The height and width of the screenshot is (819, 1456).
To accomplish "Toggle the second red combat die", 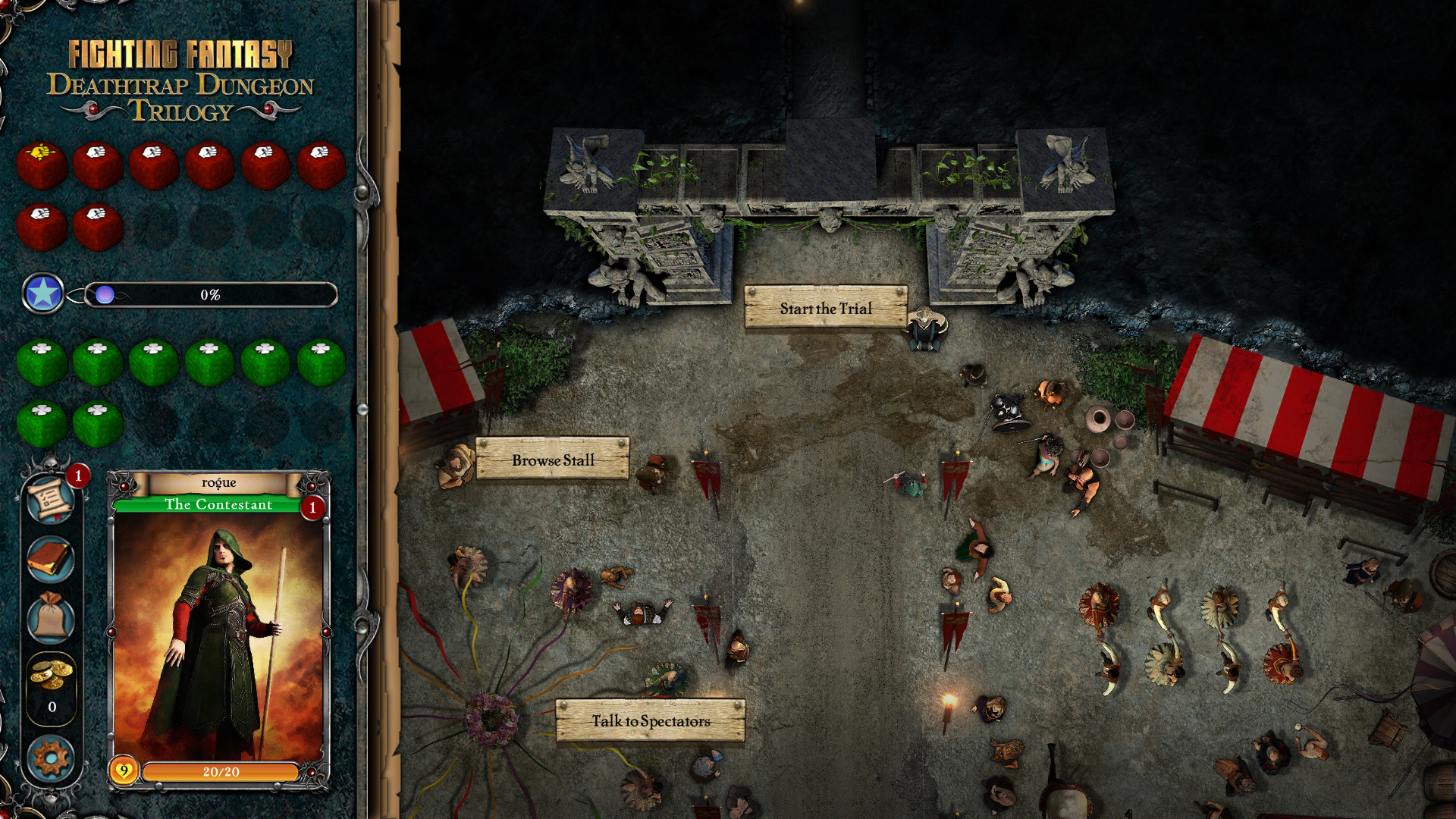I will [x=97, y=164].
